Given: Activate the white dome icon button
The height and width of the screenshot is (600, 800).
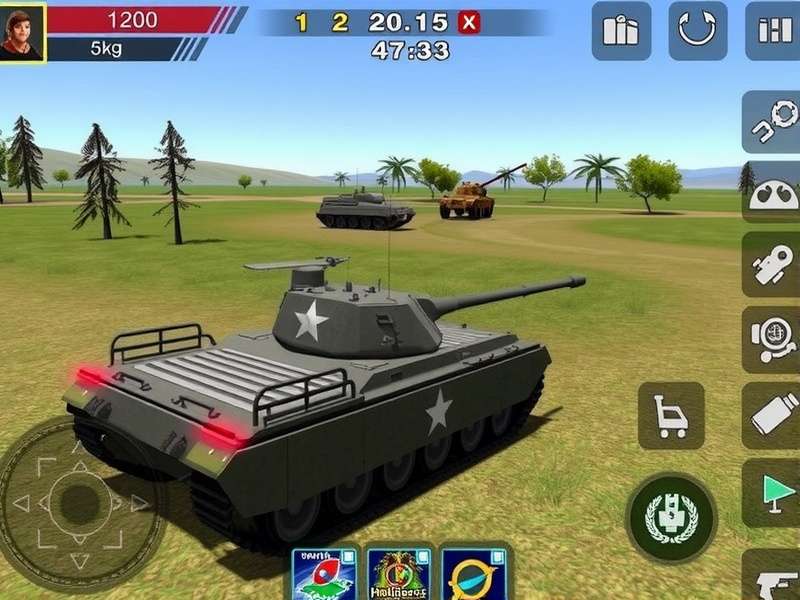Looking at the screenshot, I should 771,193.
